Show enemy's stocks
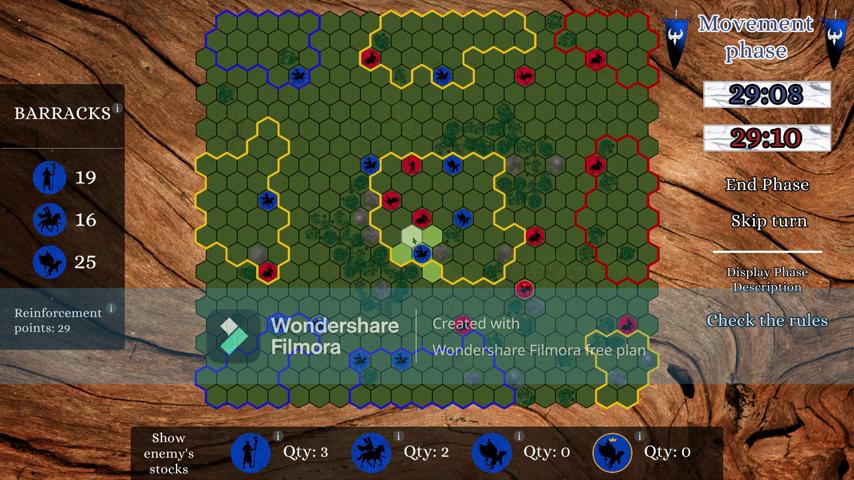Image resolution: width=854 pixels, height=480 pixels. [168, 453]
